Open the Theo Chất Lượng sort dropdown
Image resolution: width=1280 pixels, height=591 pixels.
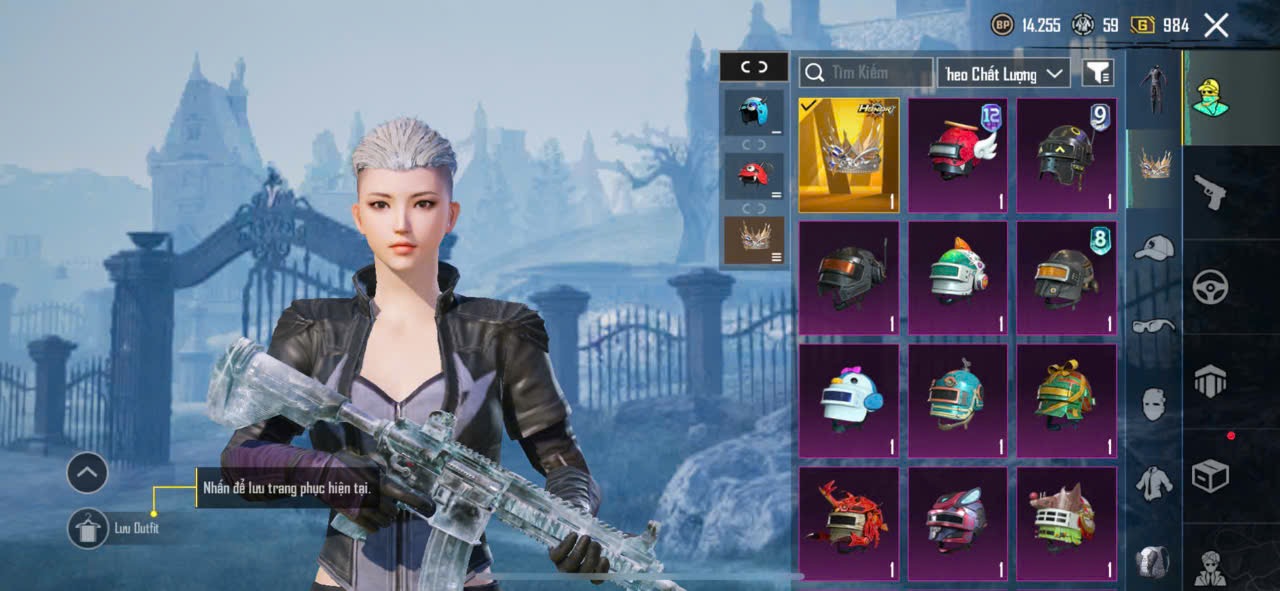click(1003, 73)
